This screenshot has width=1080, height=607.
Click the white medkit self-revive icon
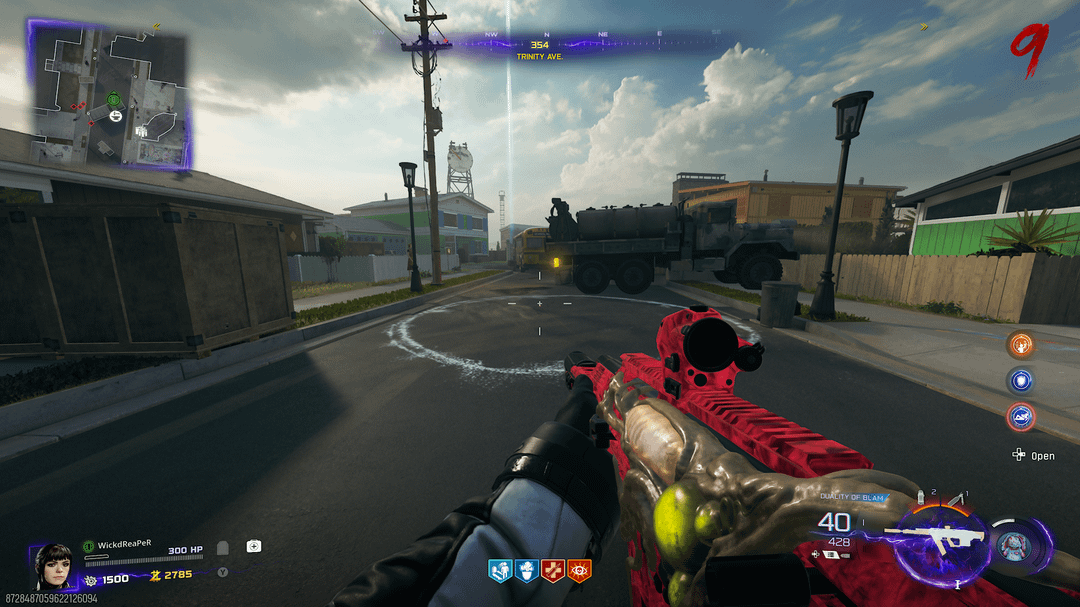coord(254,546)
